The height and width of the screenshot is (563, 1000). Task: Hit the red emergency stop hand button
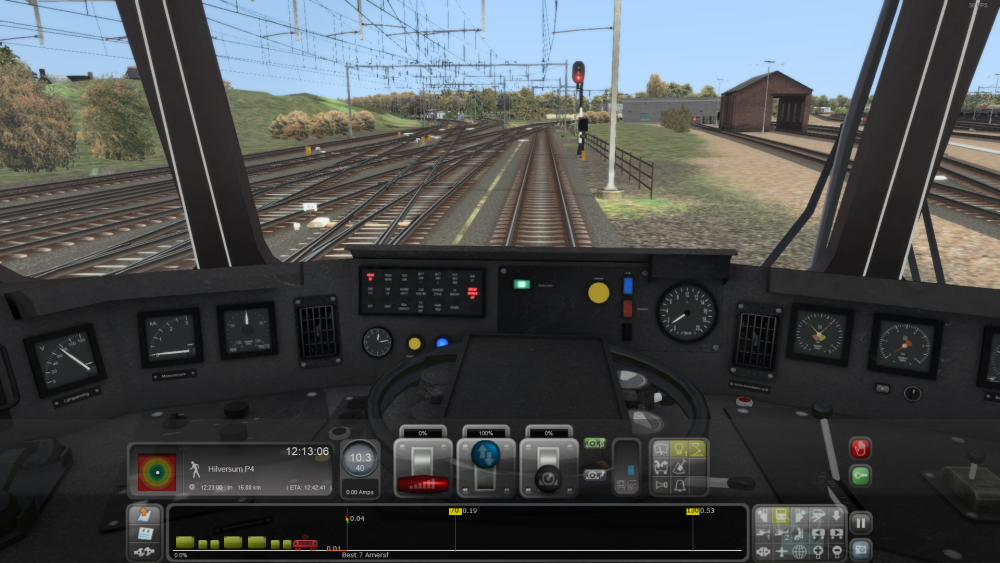[860, 447]
